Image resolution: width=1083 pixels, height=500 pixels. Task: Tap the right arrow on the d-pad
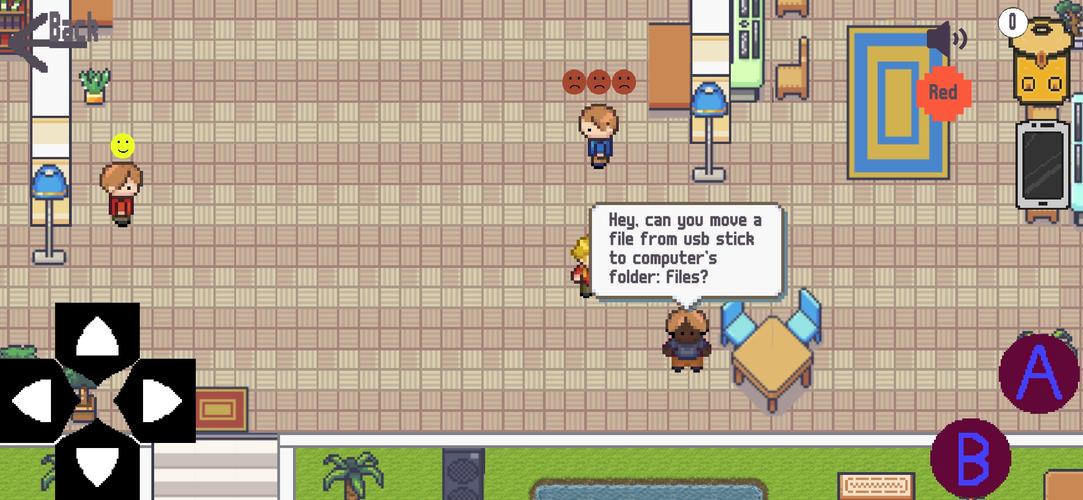[155, 401]
